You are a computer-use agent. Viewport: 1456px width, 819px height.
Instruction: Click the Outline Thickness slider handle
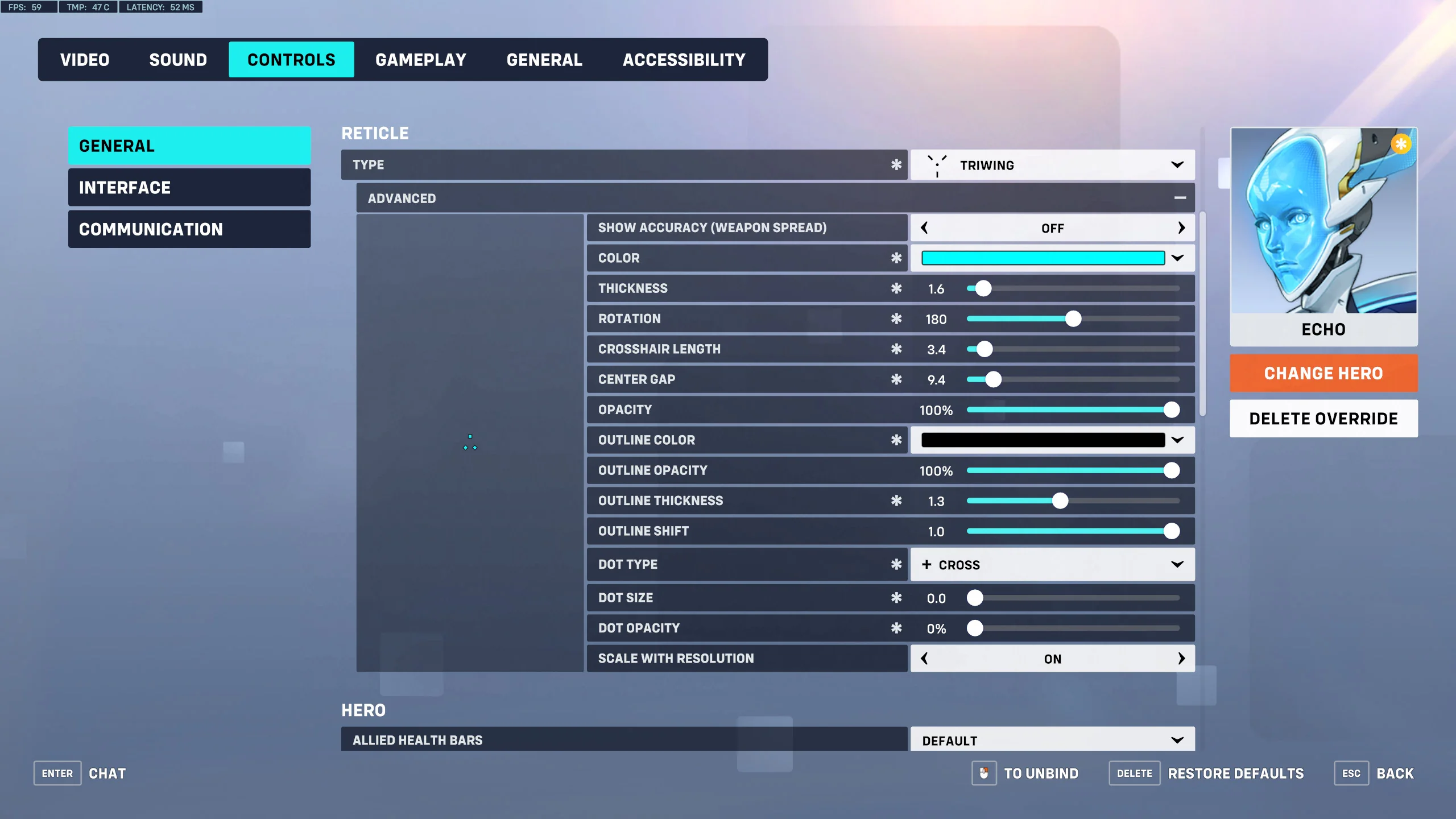point(1060,501)
